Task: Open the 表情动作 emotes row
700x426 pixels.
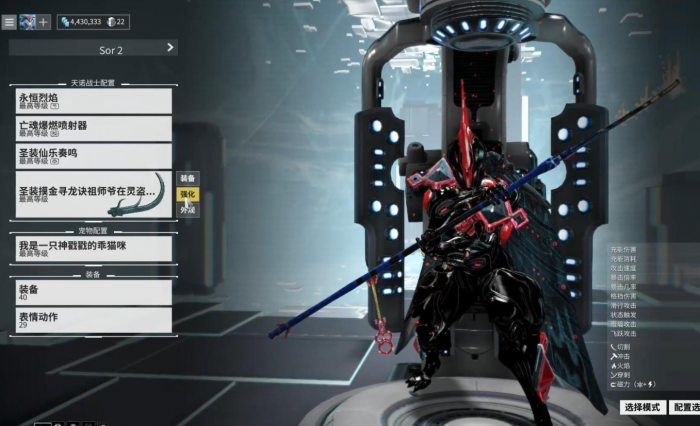Action: pos(95,320)
